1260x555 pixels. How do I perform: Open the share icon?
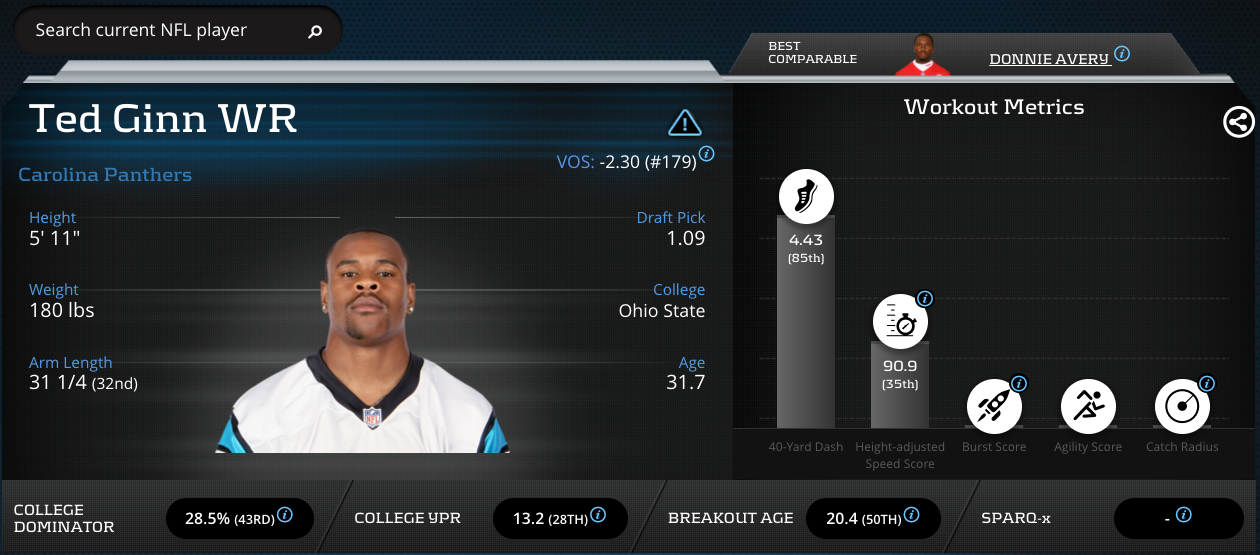click(1238, 122)
